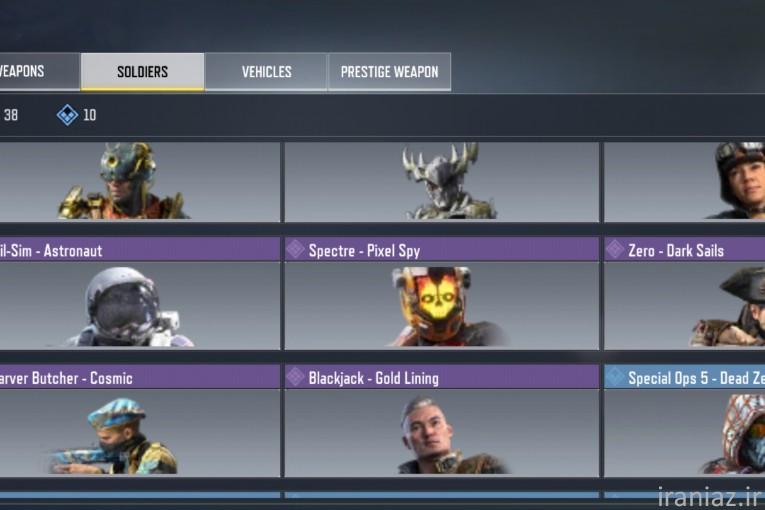
Task: Pick the soldier wearing goggles on cap
Action: (x=685, y=181)
